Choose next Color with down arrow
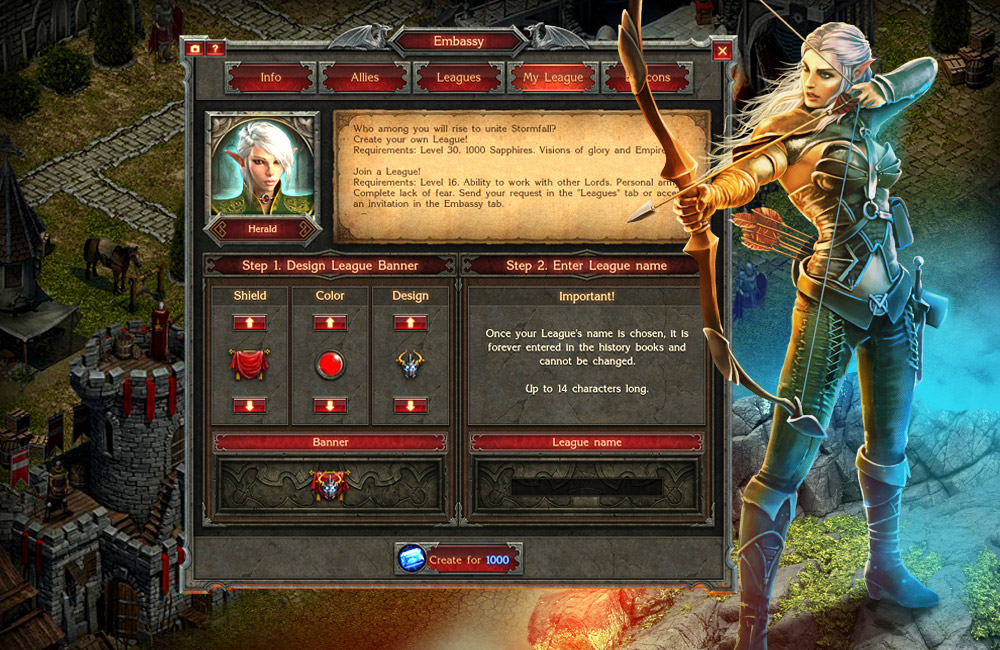Image resolution: width=1000 pixels, height=650 pixels. click(x=330, y=405)
